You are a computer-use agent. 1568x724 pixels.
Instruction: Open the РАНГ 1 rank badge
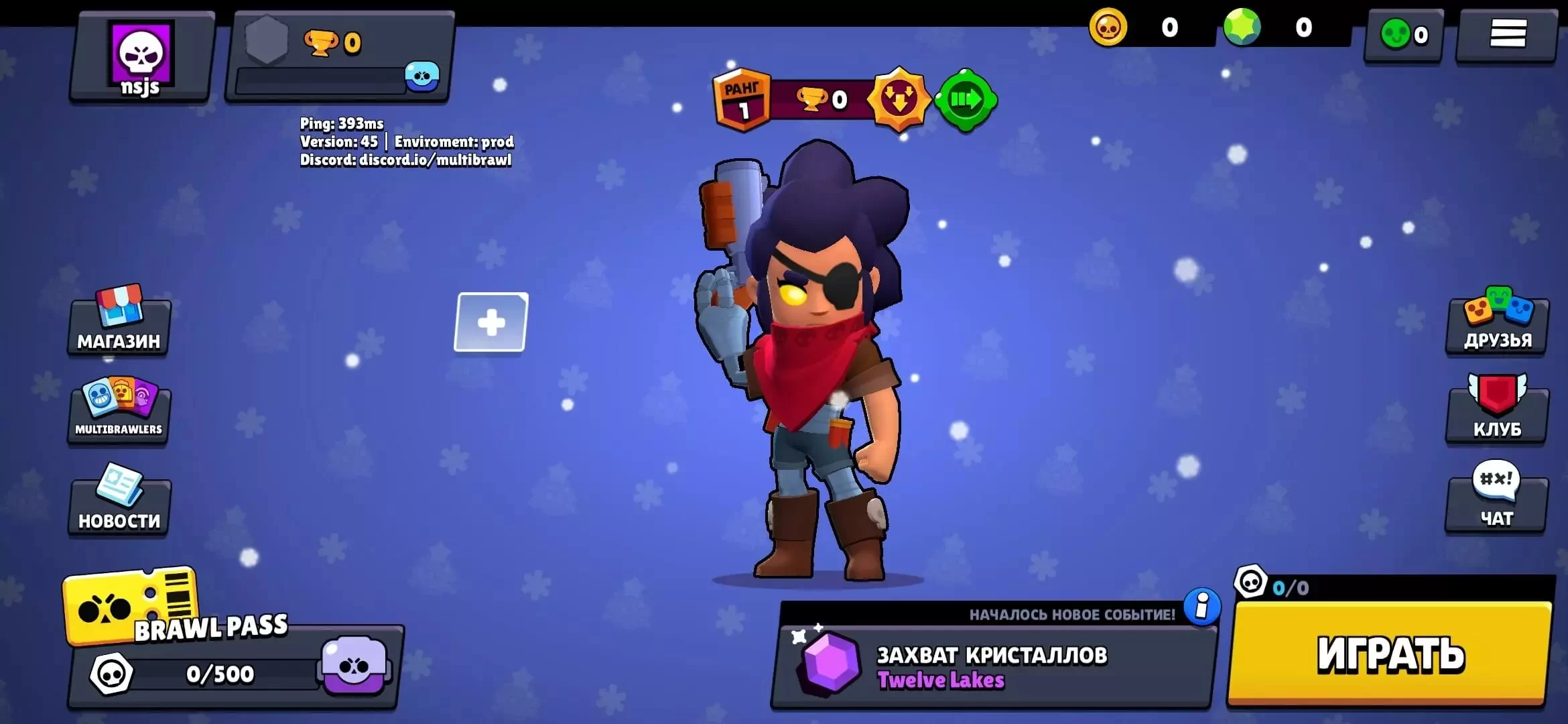(742, 101)
